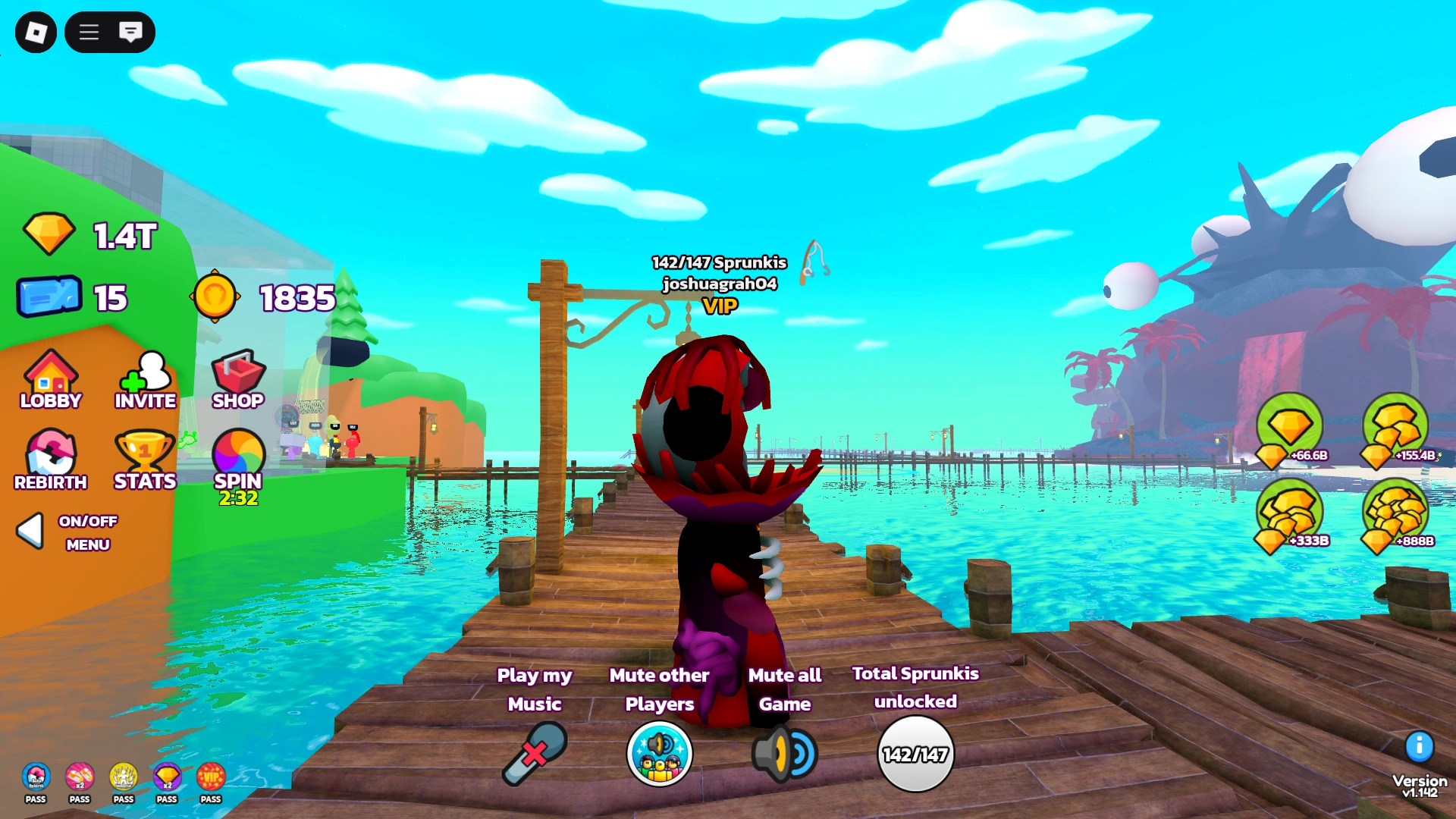
Task: Mute other Players
Action: pyautogui.click(x=658, y=755)
